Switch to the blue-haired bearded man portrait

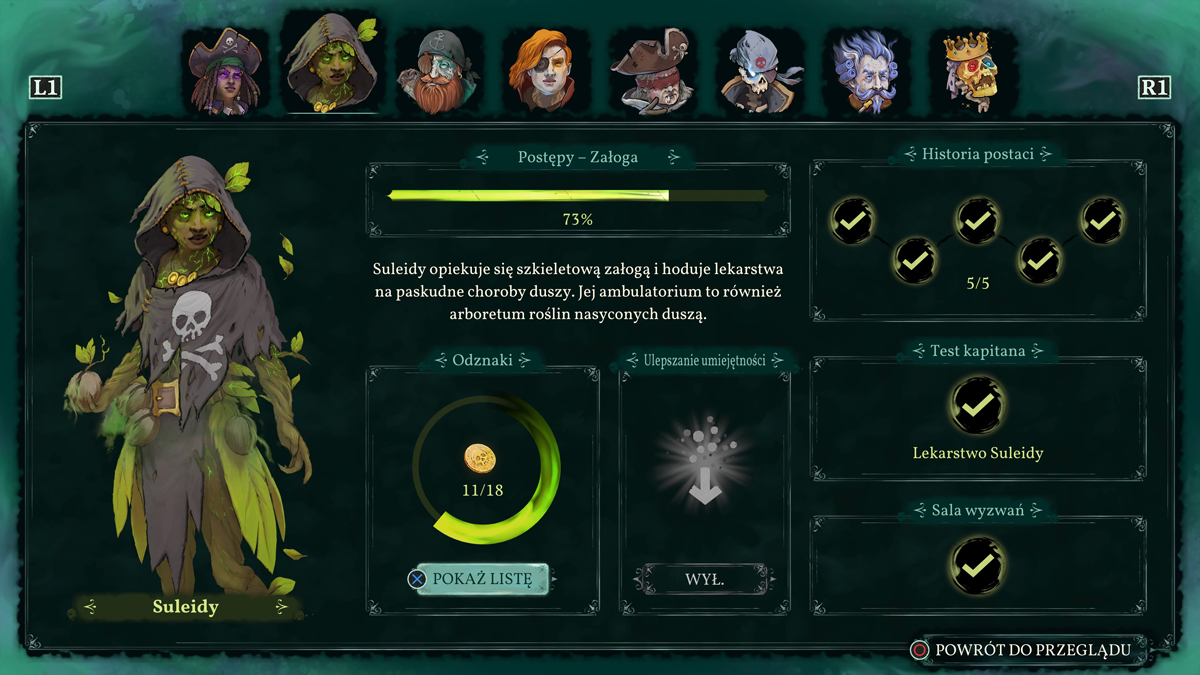[867, 72]
